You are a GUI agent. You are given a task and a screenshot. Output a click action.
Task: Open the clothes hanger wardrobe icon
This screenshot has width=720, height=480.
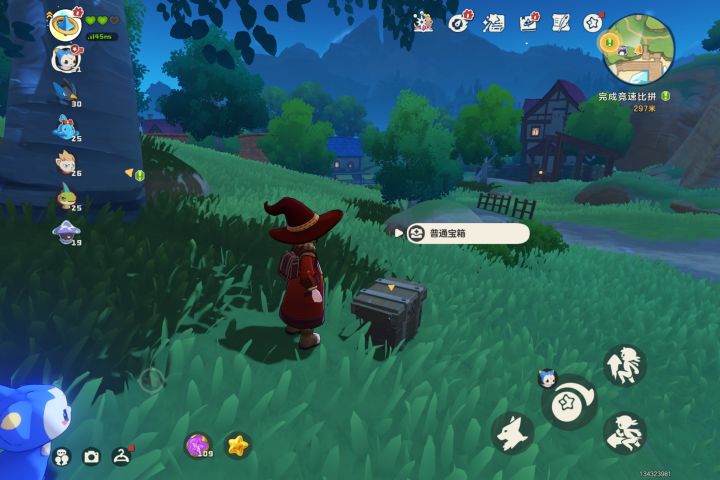(122, 456)
